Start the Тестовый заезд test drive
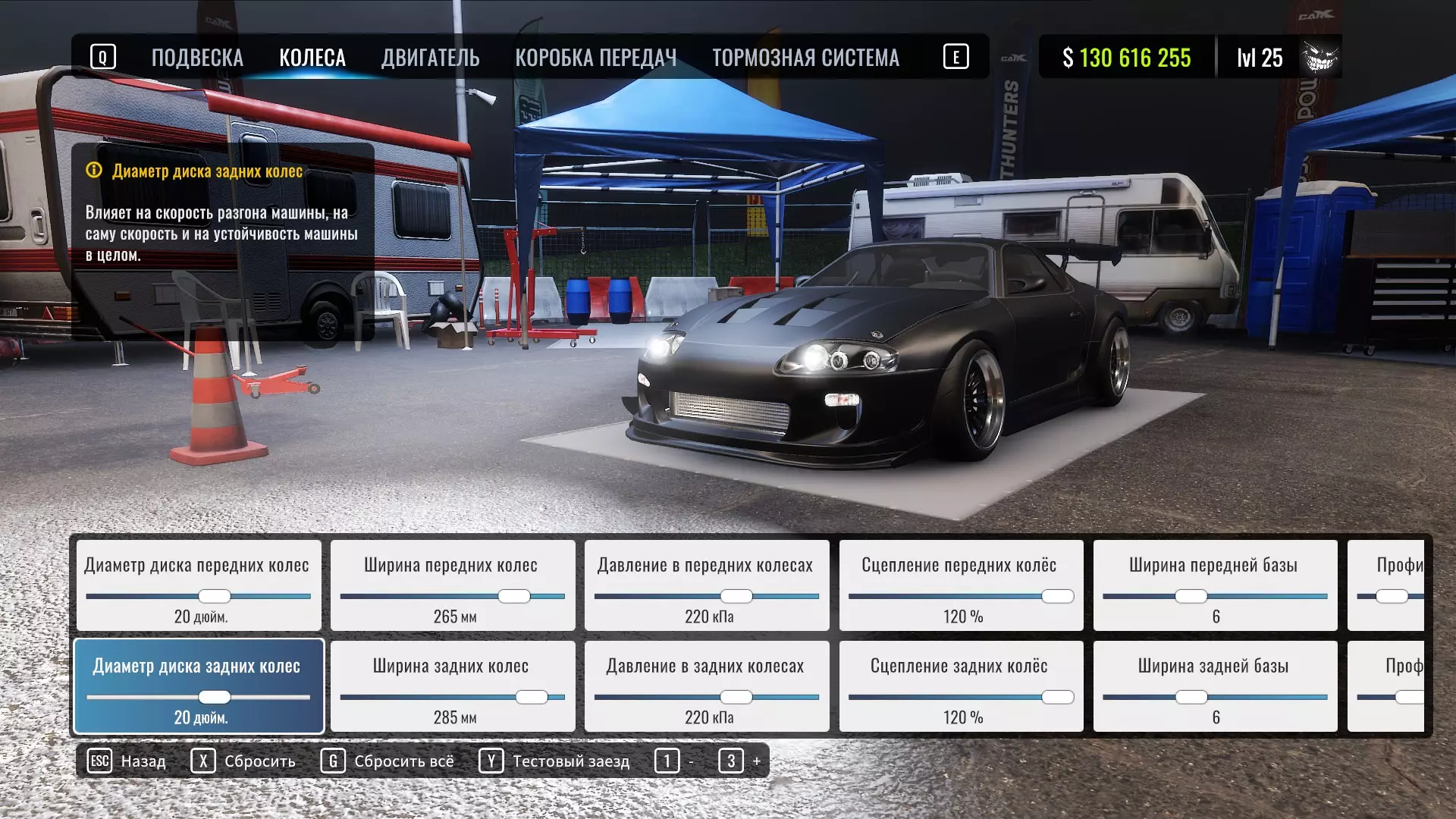Viewport: 1456px width, 819px height. click(554, 761)
